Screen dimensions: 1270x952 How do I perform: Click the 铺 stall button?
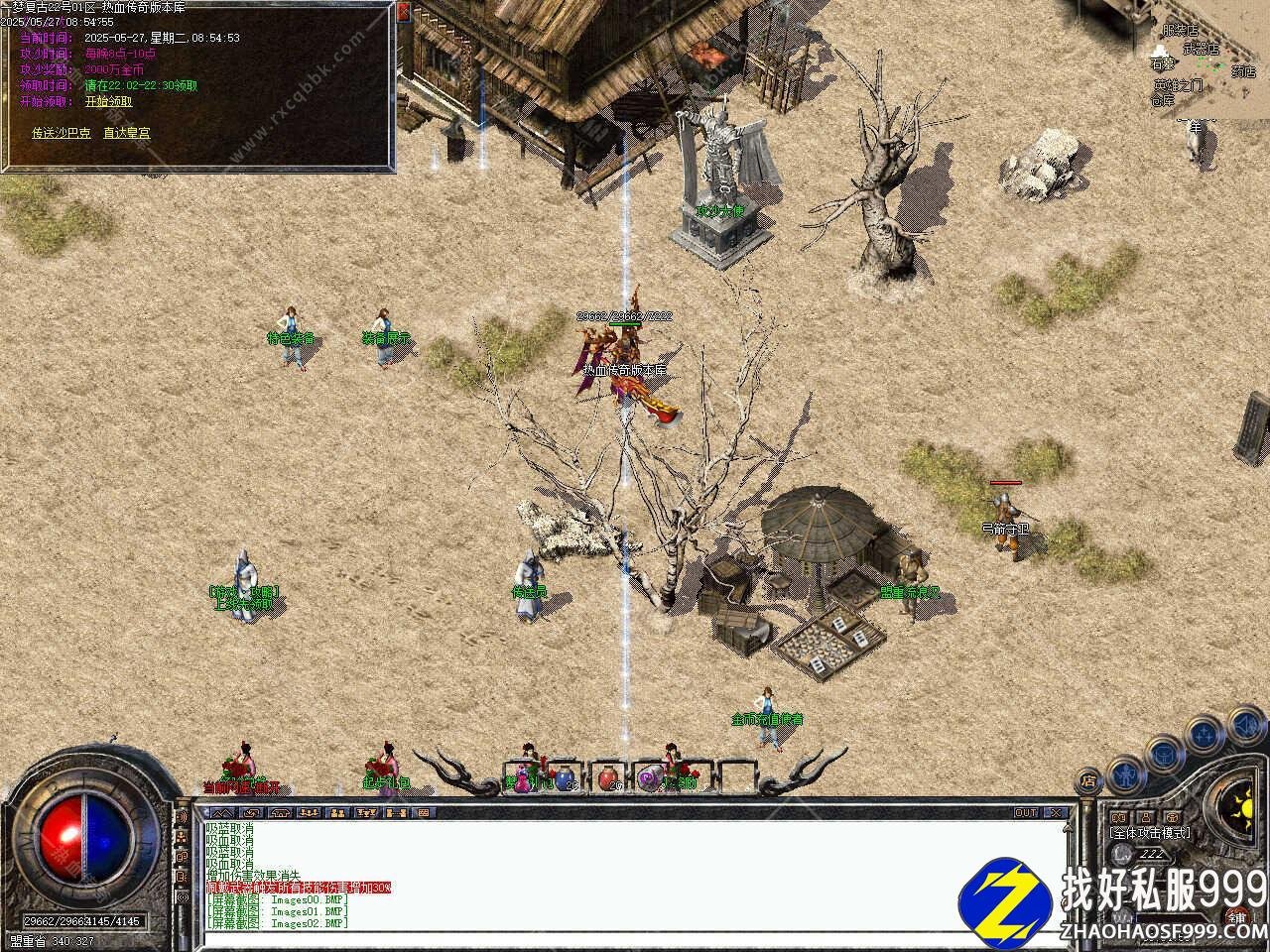1236,917
